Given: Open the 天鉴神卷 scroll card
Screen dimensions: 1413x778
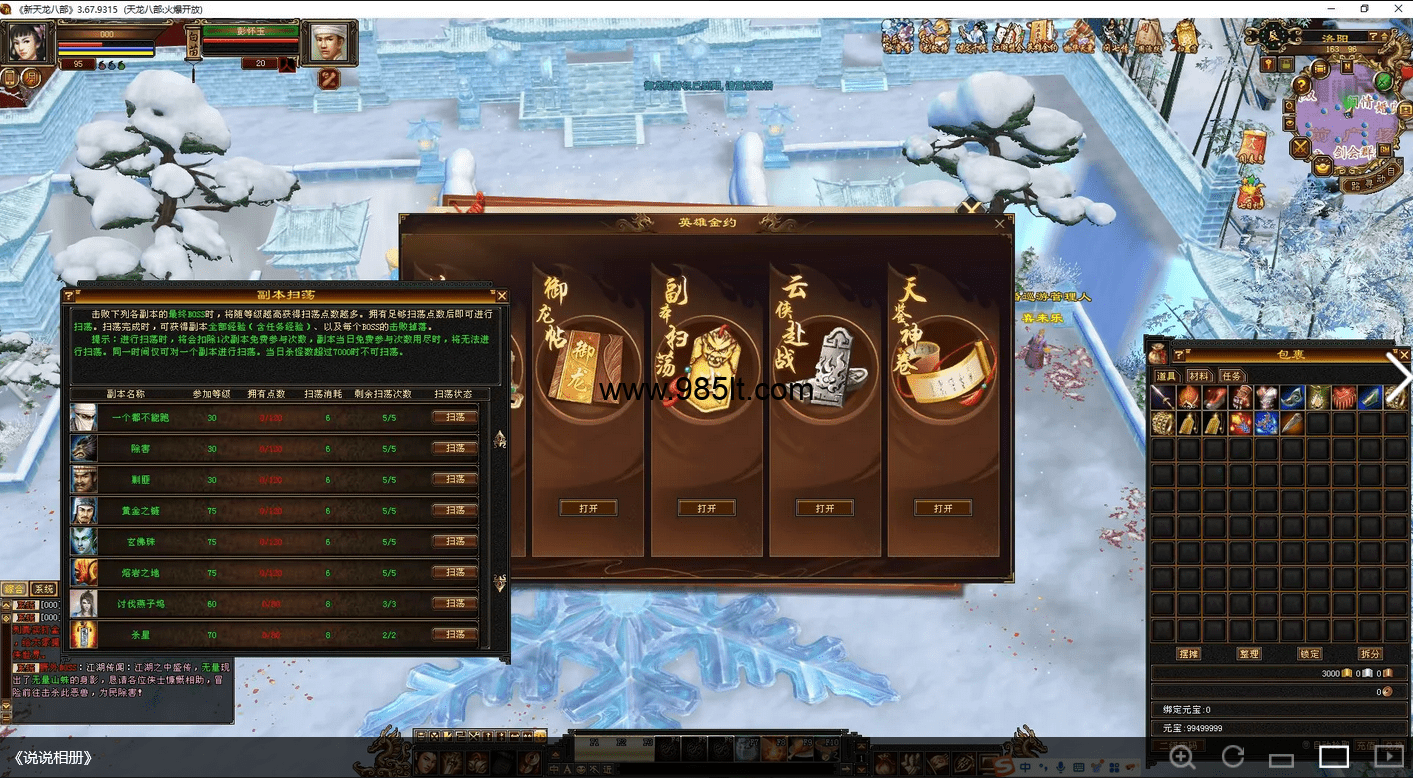Looking at the screenshot, I should click(x=943, y=508).
